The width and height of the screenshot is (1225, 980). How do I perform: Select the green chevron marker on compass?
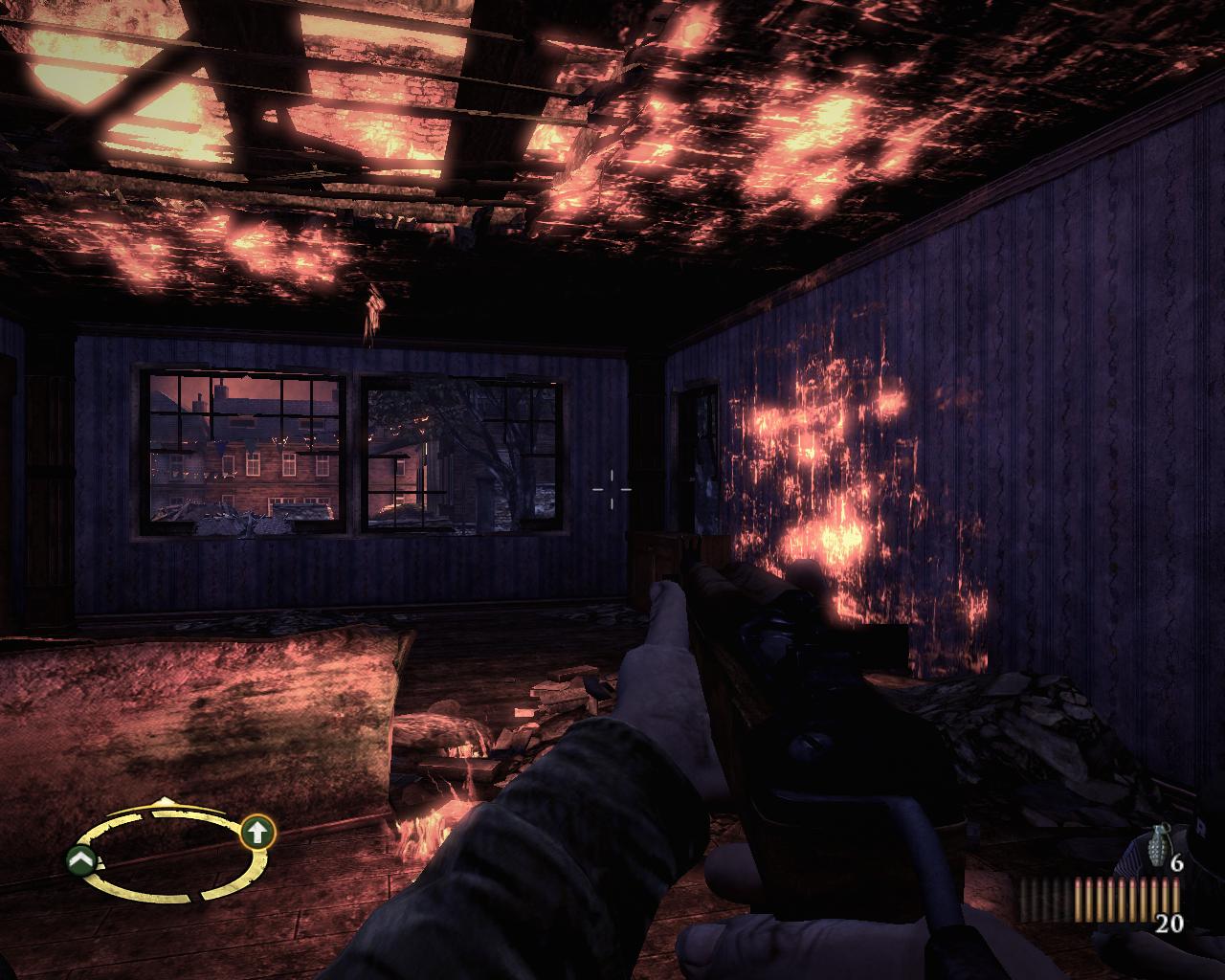80,861
